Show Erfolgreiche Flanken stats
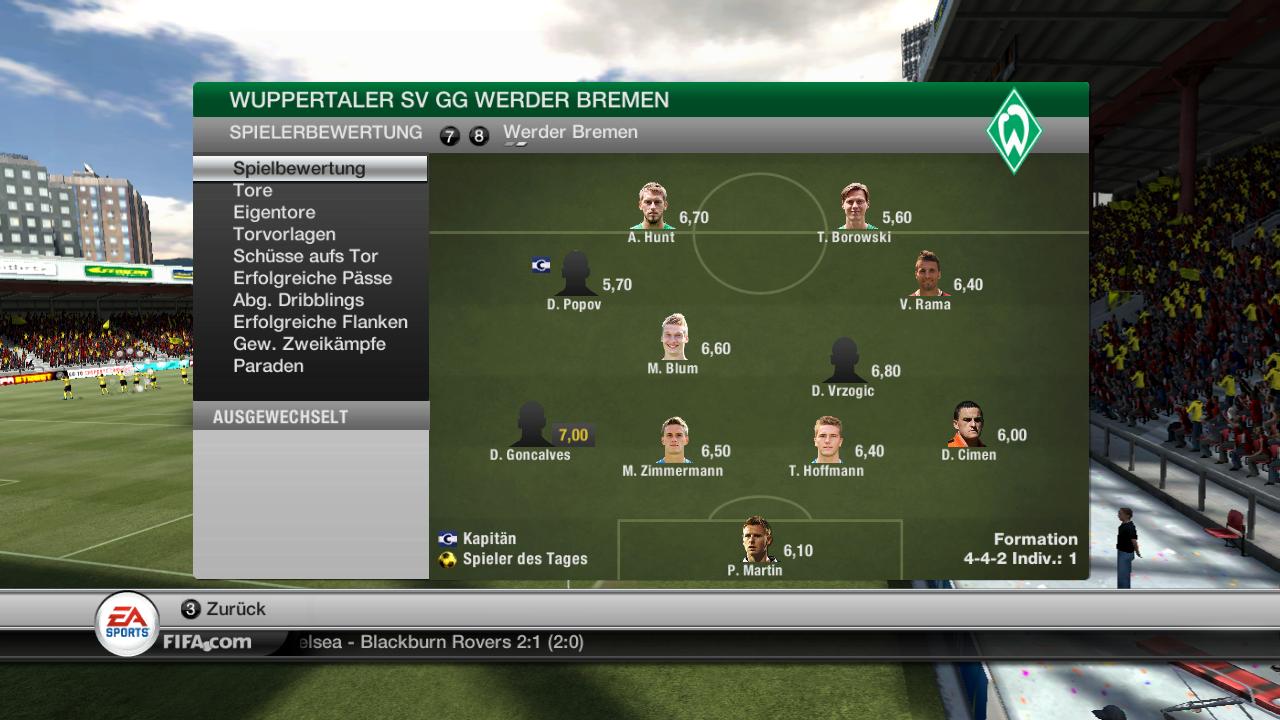The image size is (1280, 720). [x=320, y=322]
